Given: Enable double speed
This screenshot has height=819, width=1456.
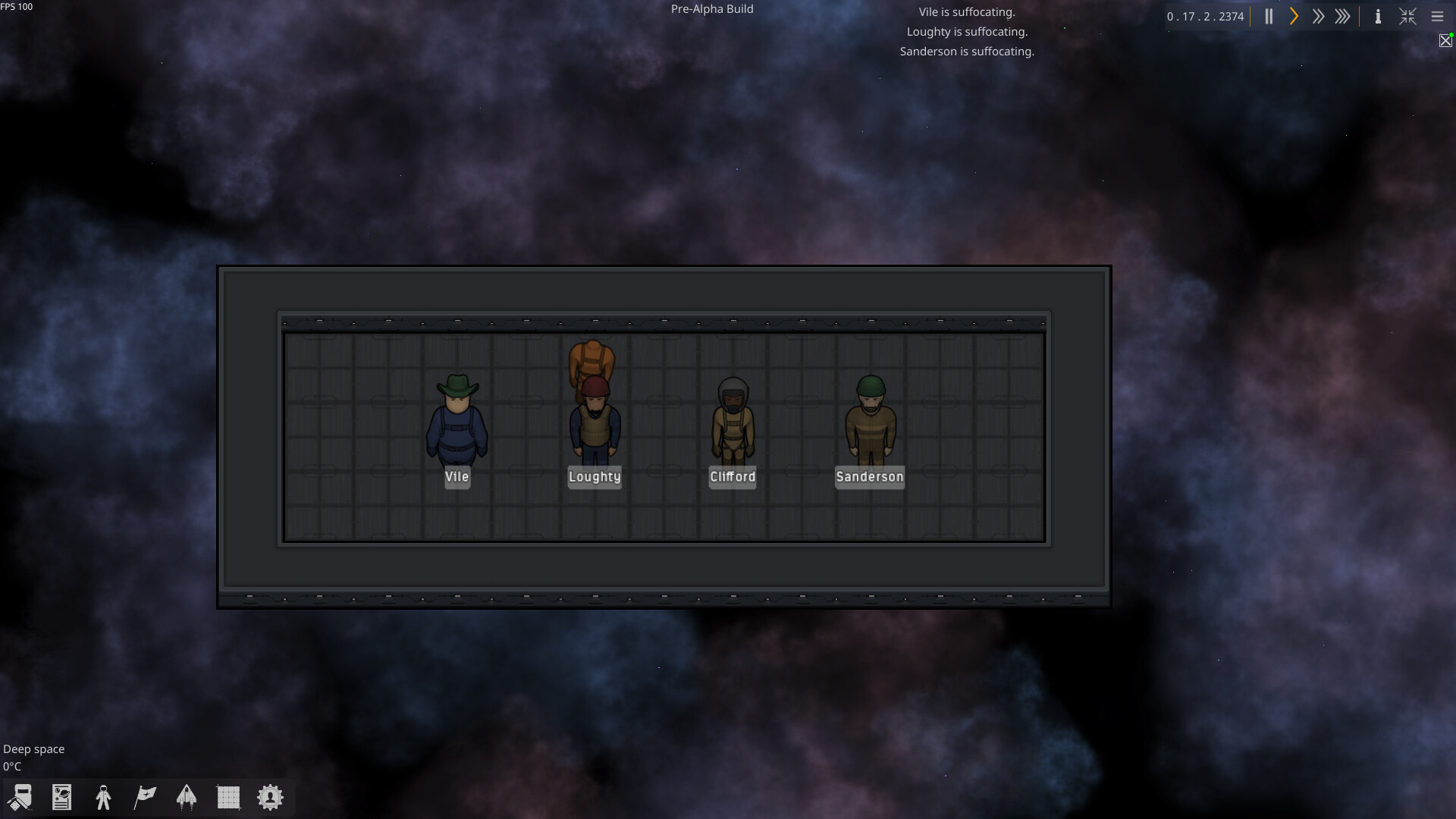Looking at the screenshot, I should coord(1318,16).
